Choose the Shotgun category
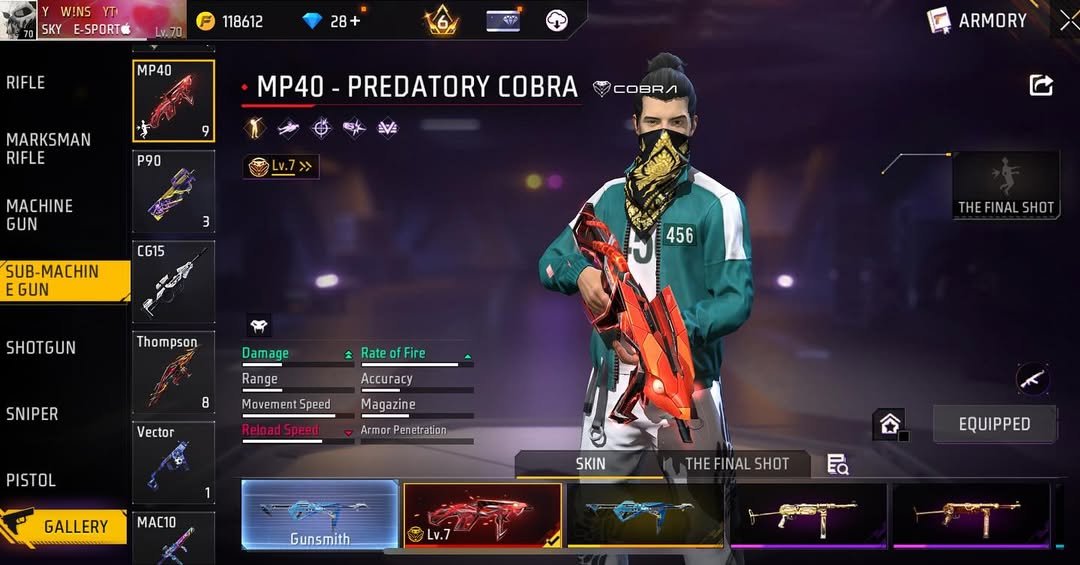 point(41,348)
